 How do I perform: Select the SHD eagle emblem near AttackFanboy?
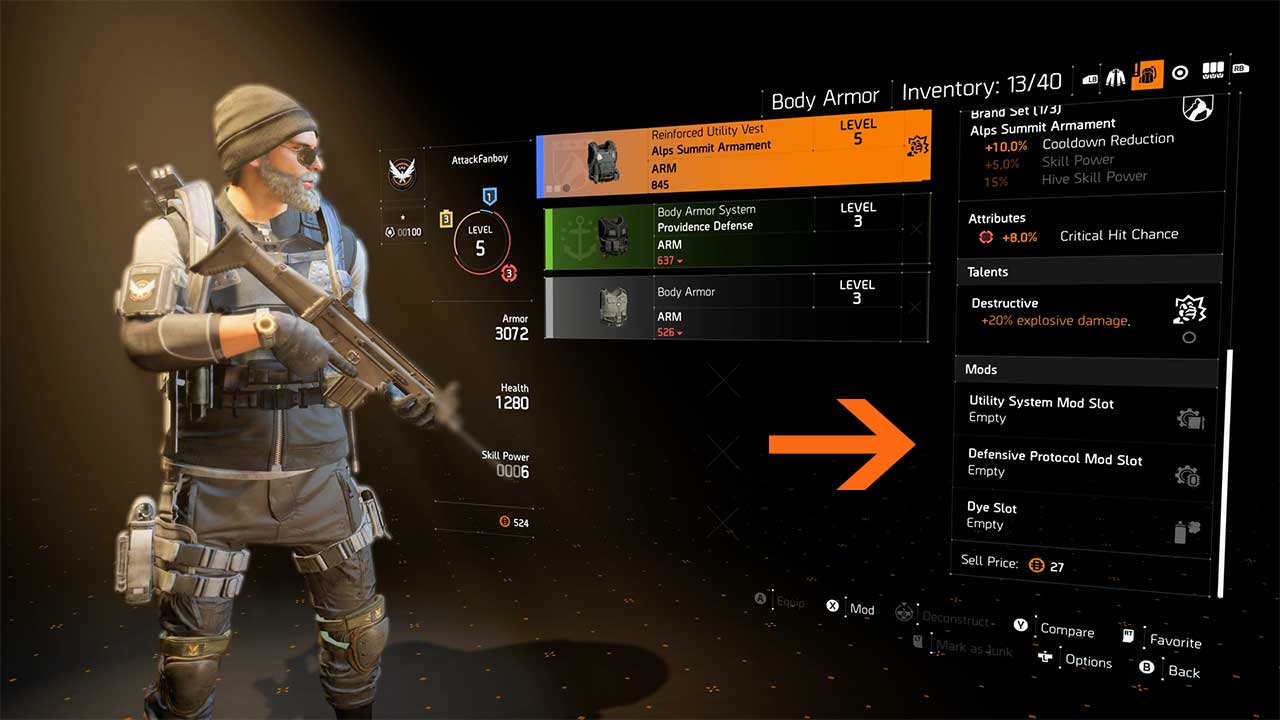pos(402,174)
